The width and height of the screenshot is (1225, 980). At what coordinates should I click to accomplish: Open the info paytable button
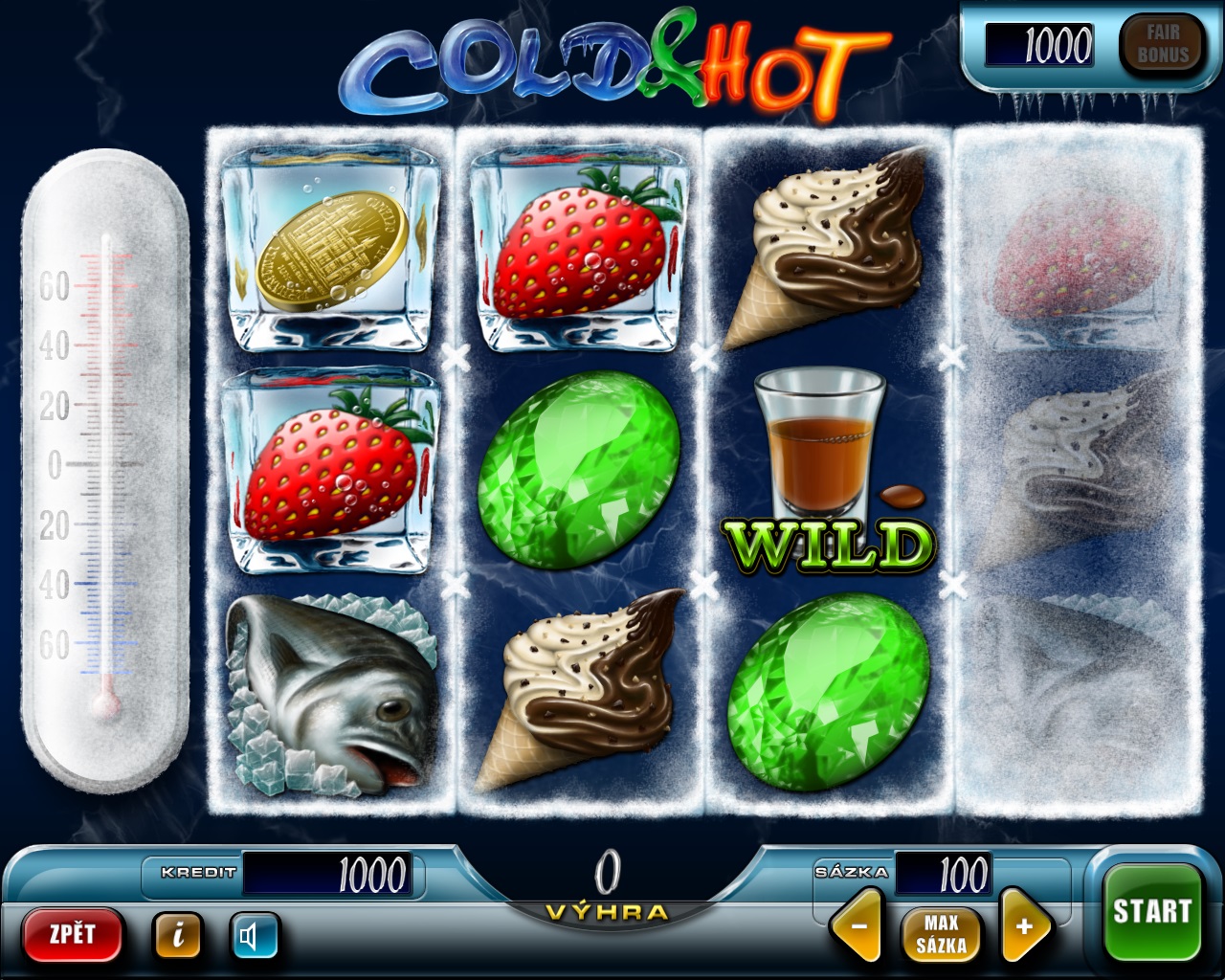177,935
